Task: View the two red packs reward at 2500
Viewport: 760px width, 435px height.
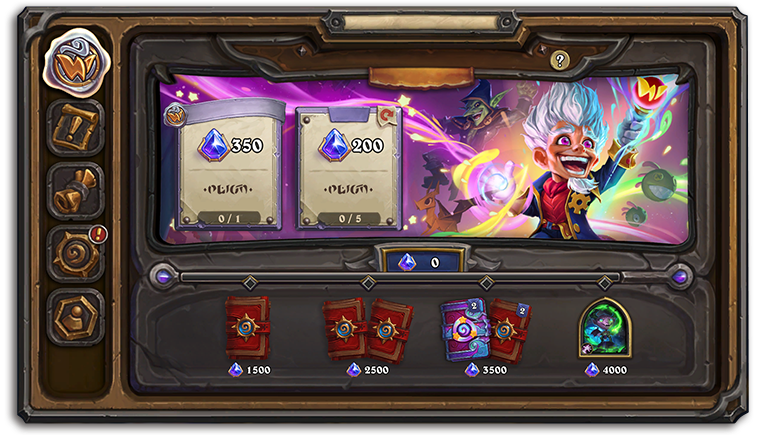Action: [x=368, y=329]
